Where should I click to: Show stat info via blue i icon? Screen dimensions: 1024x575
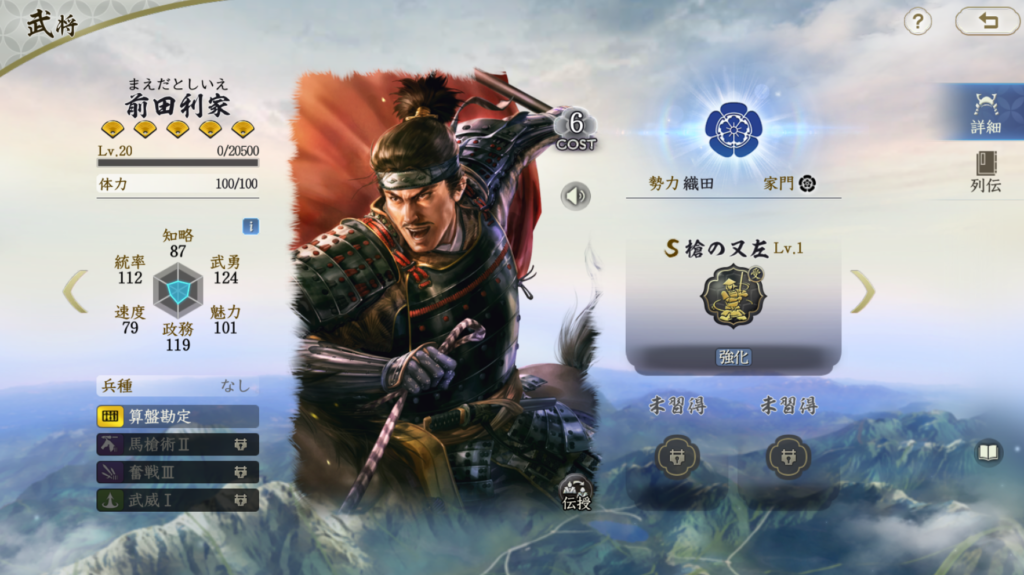pyautogui.click(x=250, y=226)
